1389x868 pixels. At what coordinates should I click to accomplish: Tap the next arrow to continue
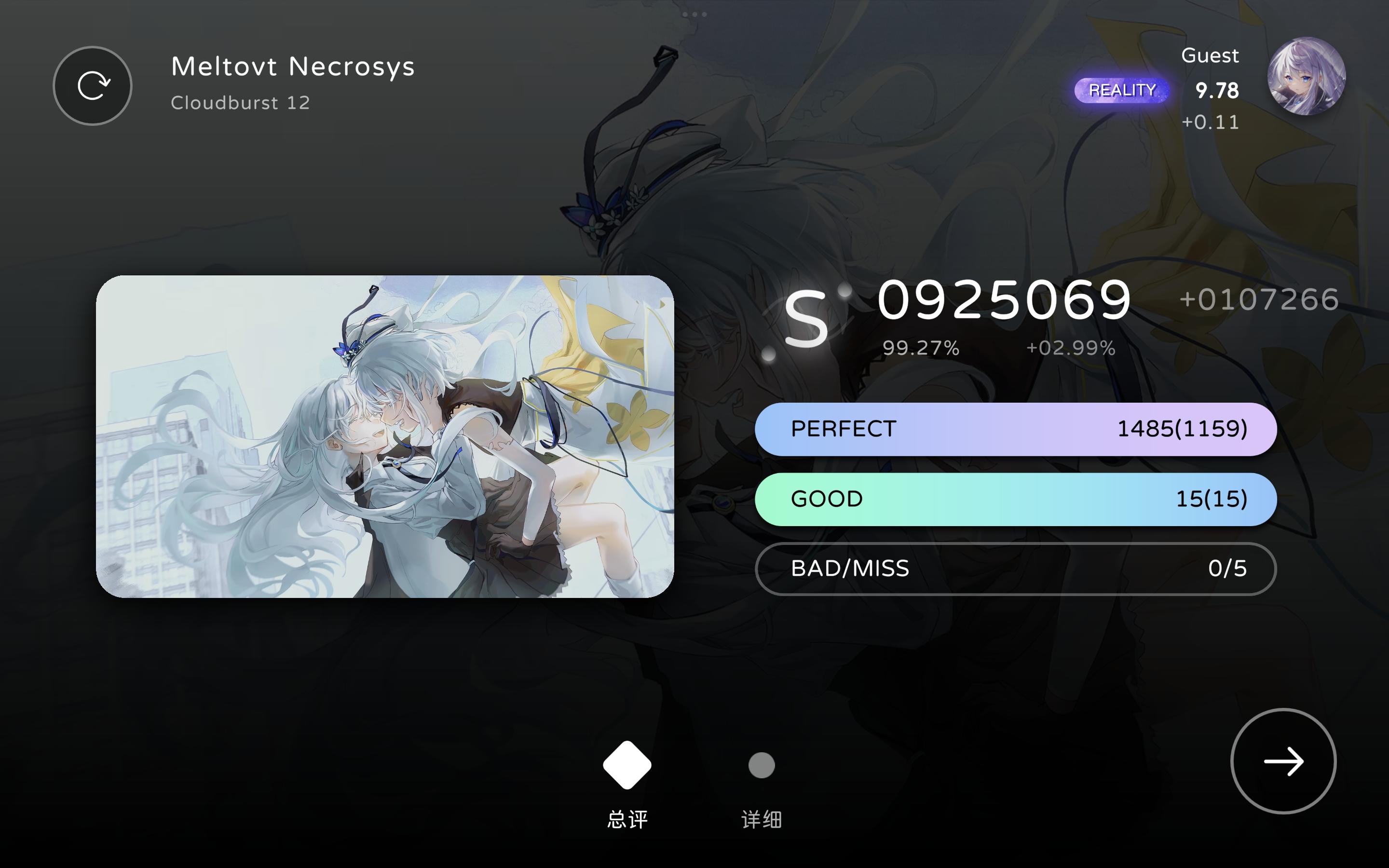coord(1284,762)
